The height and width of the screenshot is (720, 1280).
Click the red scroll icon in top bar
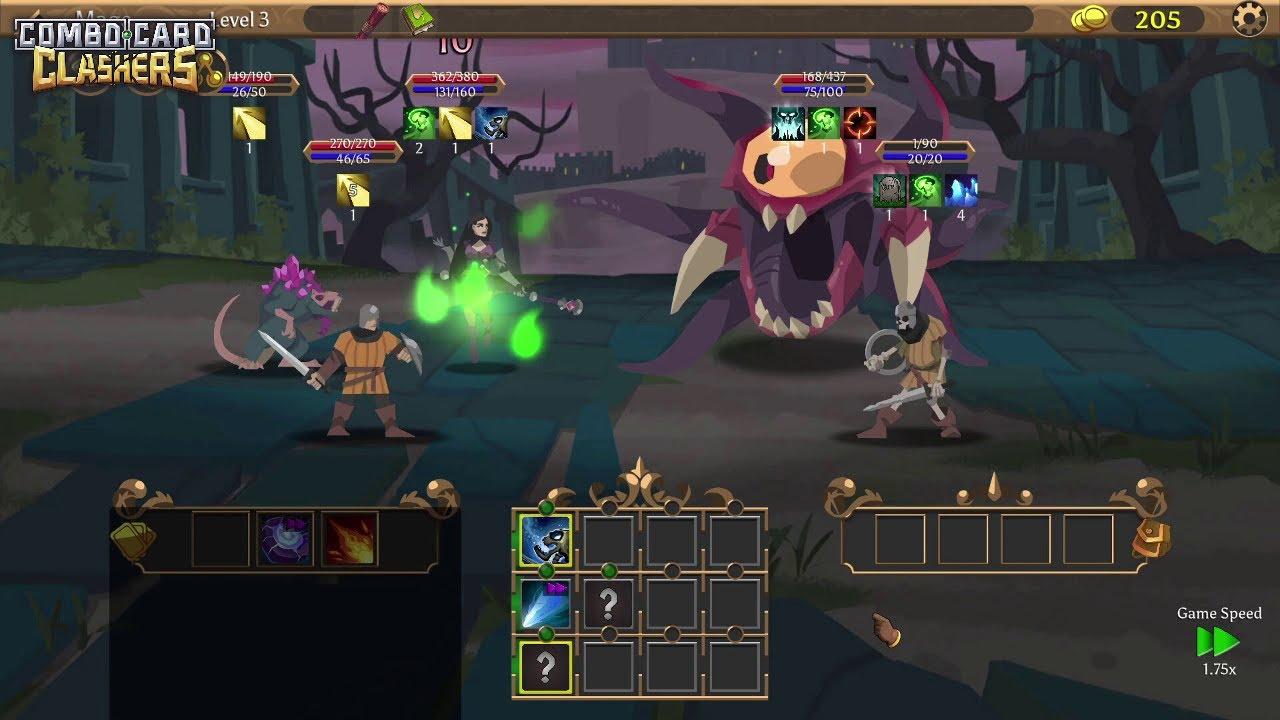click(376, 20)
